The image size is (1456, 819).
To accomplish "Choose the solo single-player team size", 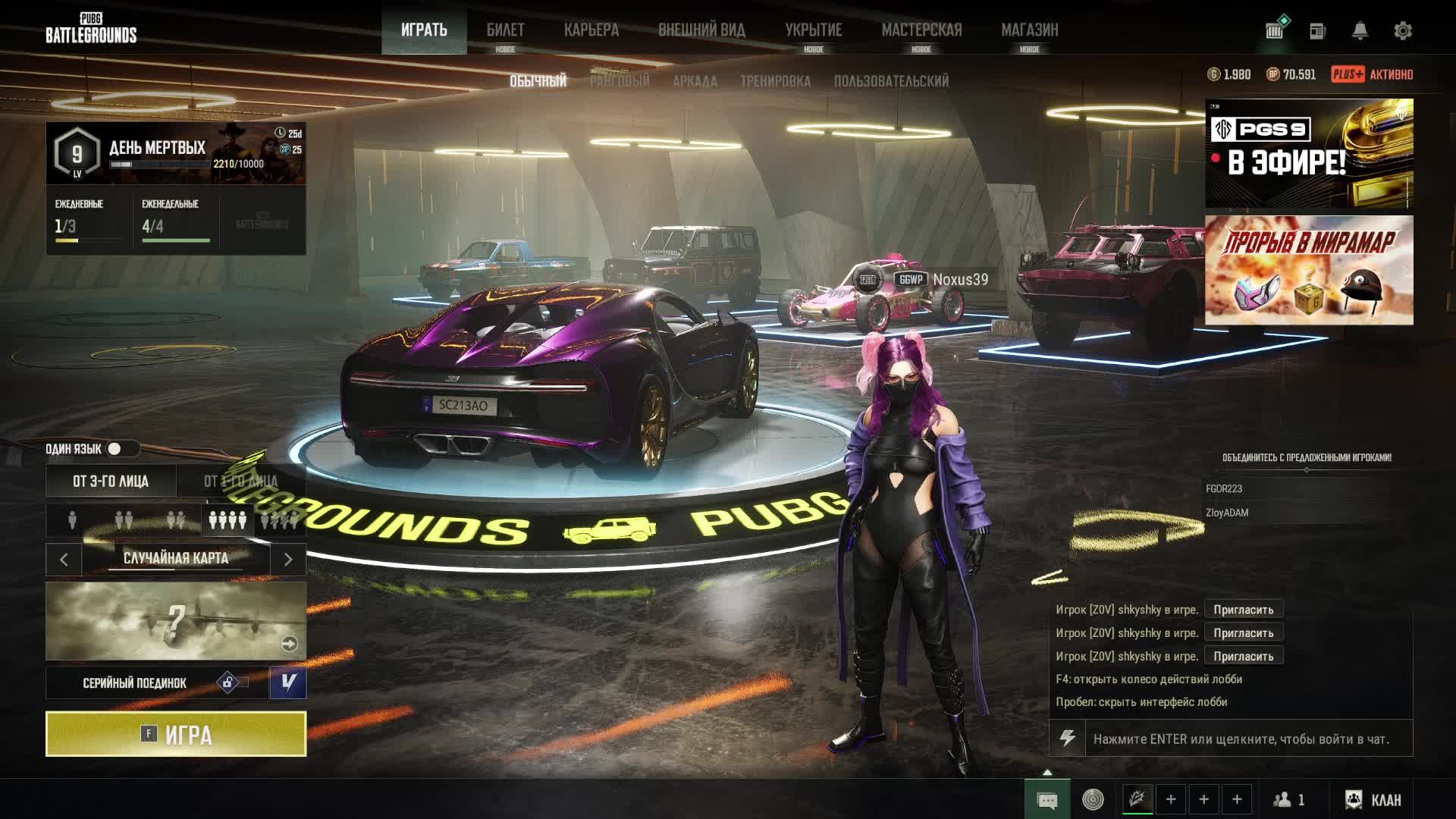I will click(x=72, y=520).
